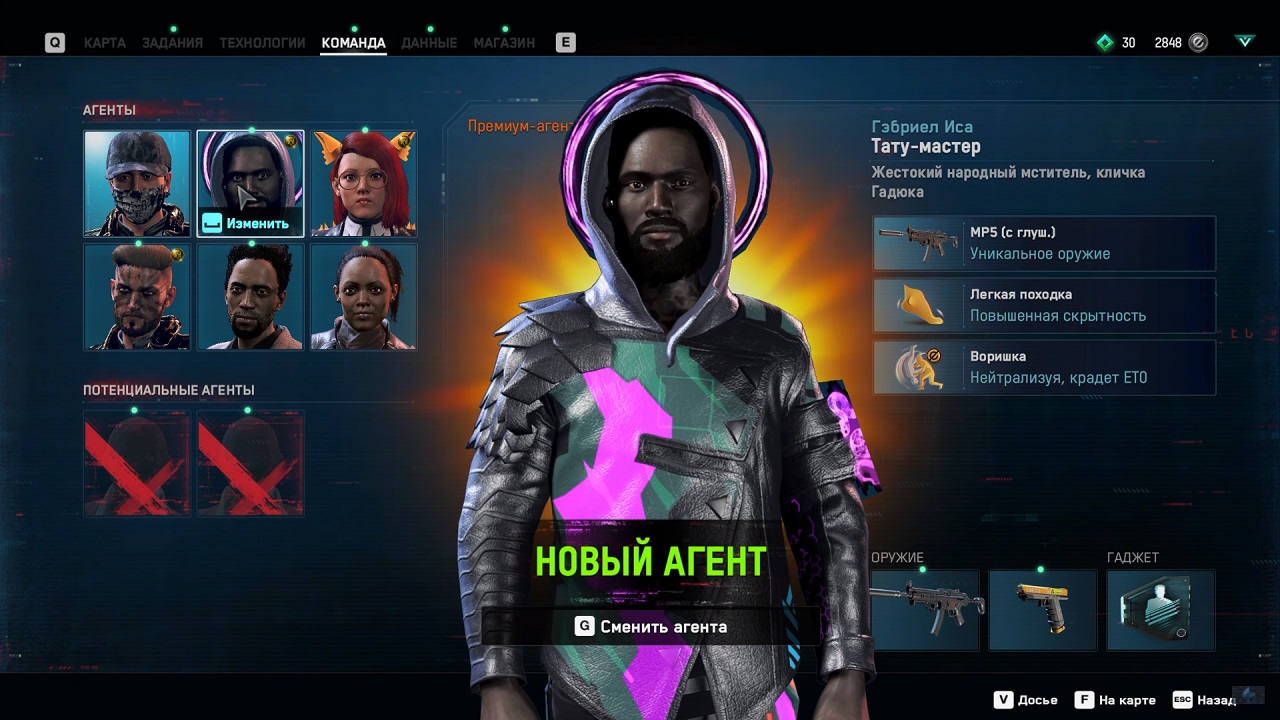The width and height of the screenshot is (1280, 720).
Task: Show agent На карте
Action: pos(1115,700)
